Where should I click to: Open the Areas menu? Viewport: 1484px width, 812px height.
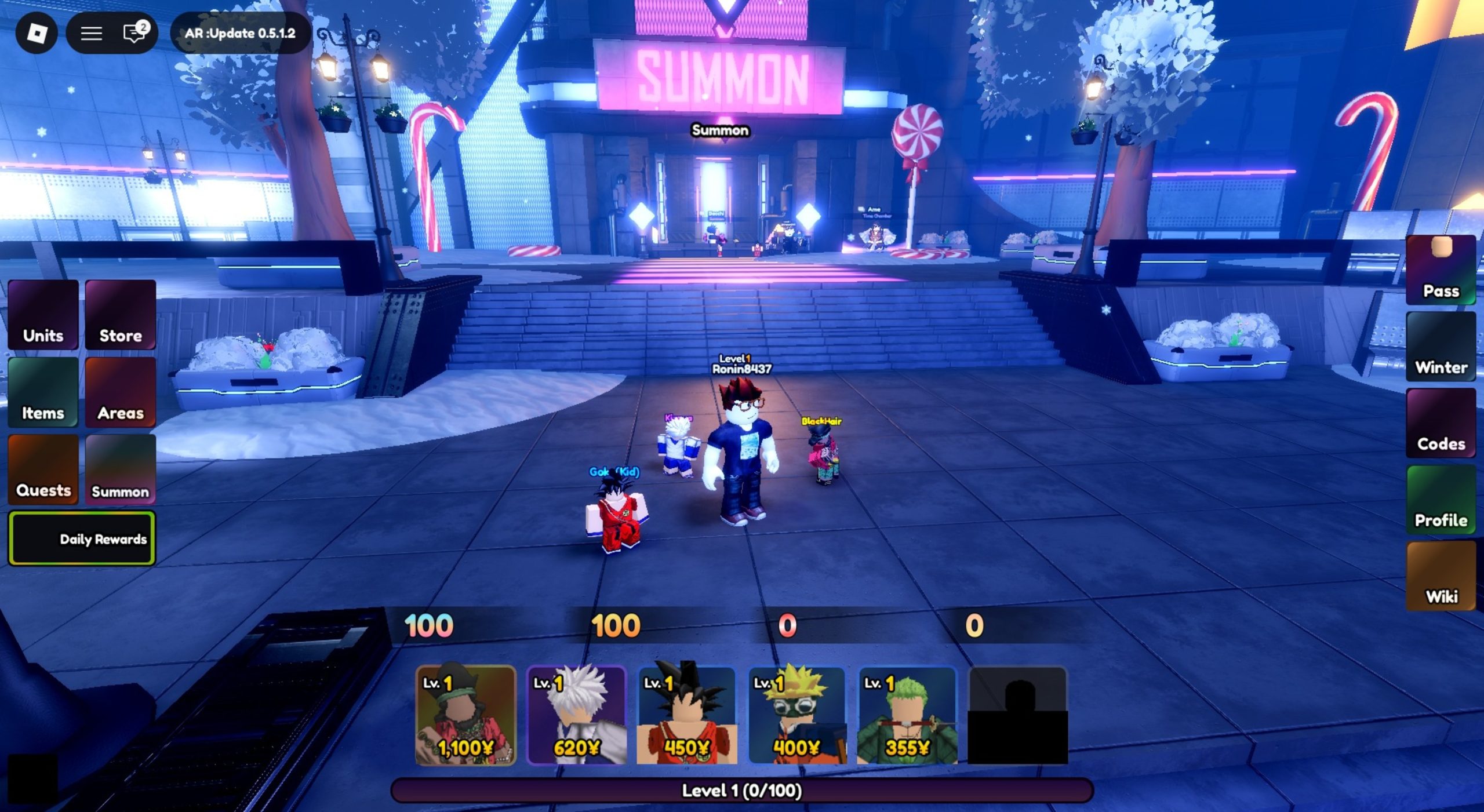tap(121, 392)
